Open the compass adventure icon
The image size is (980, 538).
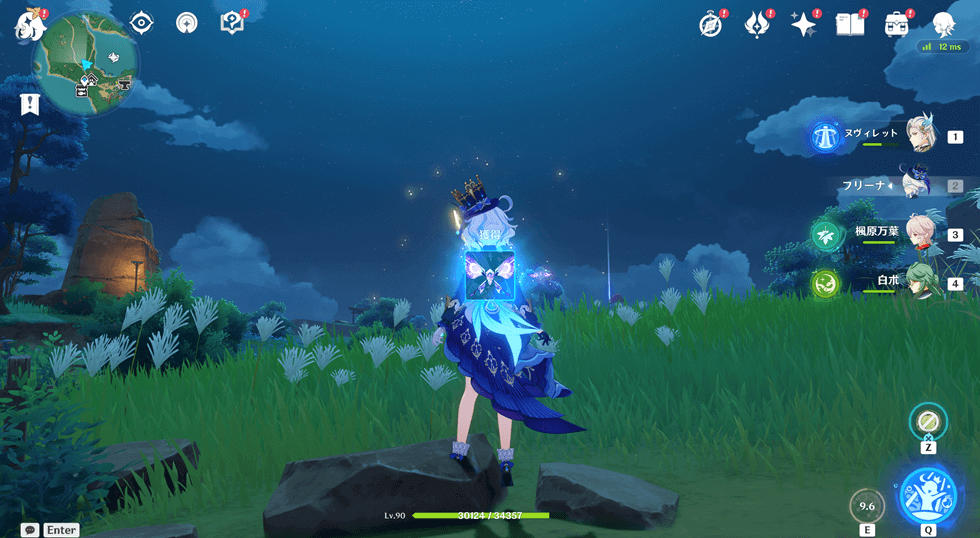point(711,25)
